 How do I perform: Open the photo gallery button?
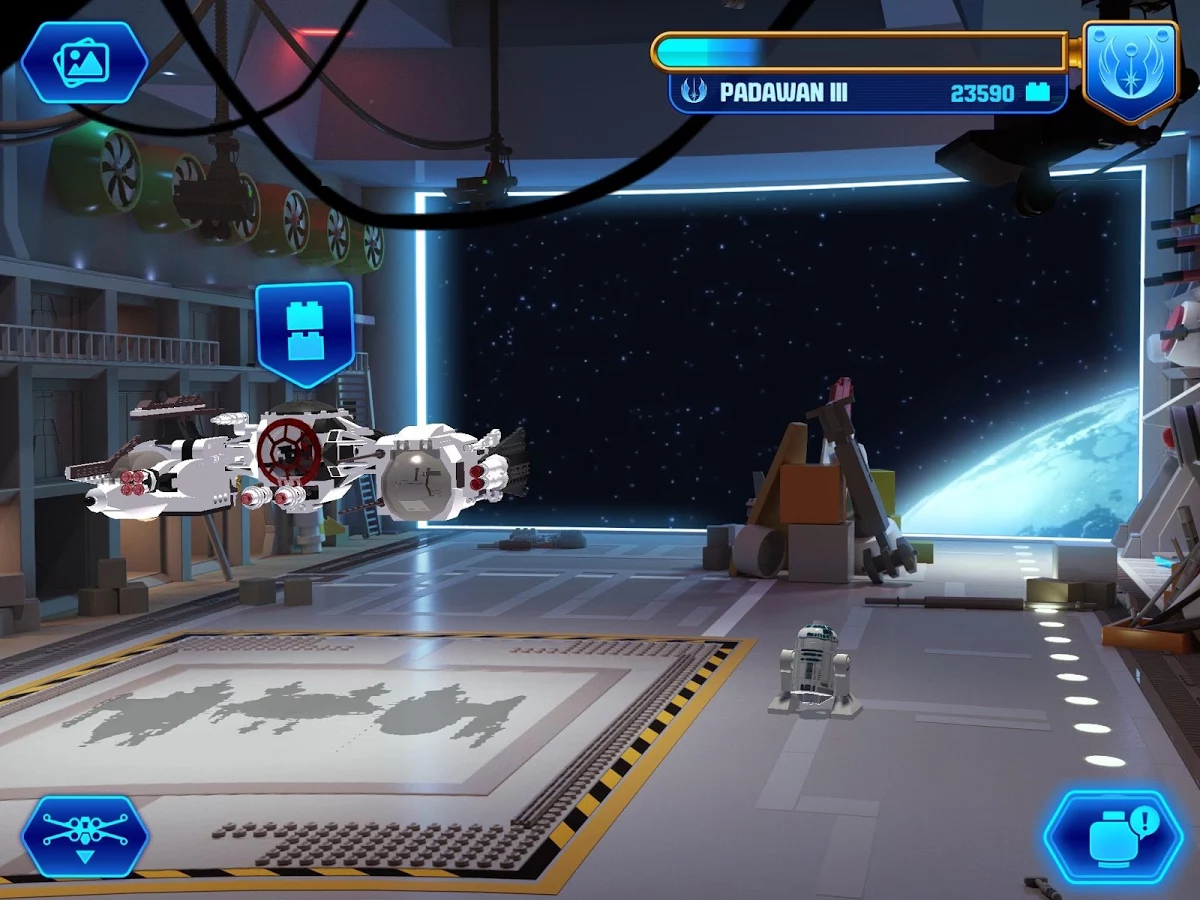pyautogui.click(x=84, y=62)
